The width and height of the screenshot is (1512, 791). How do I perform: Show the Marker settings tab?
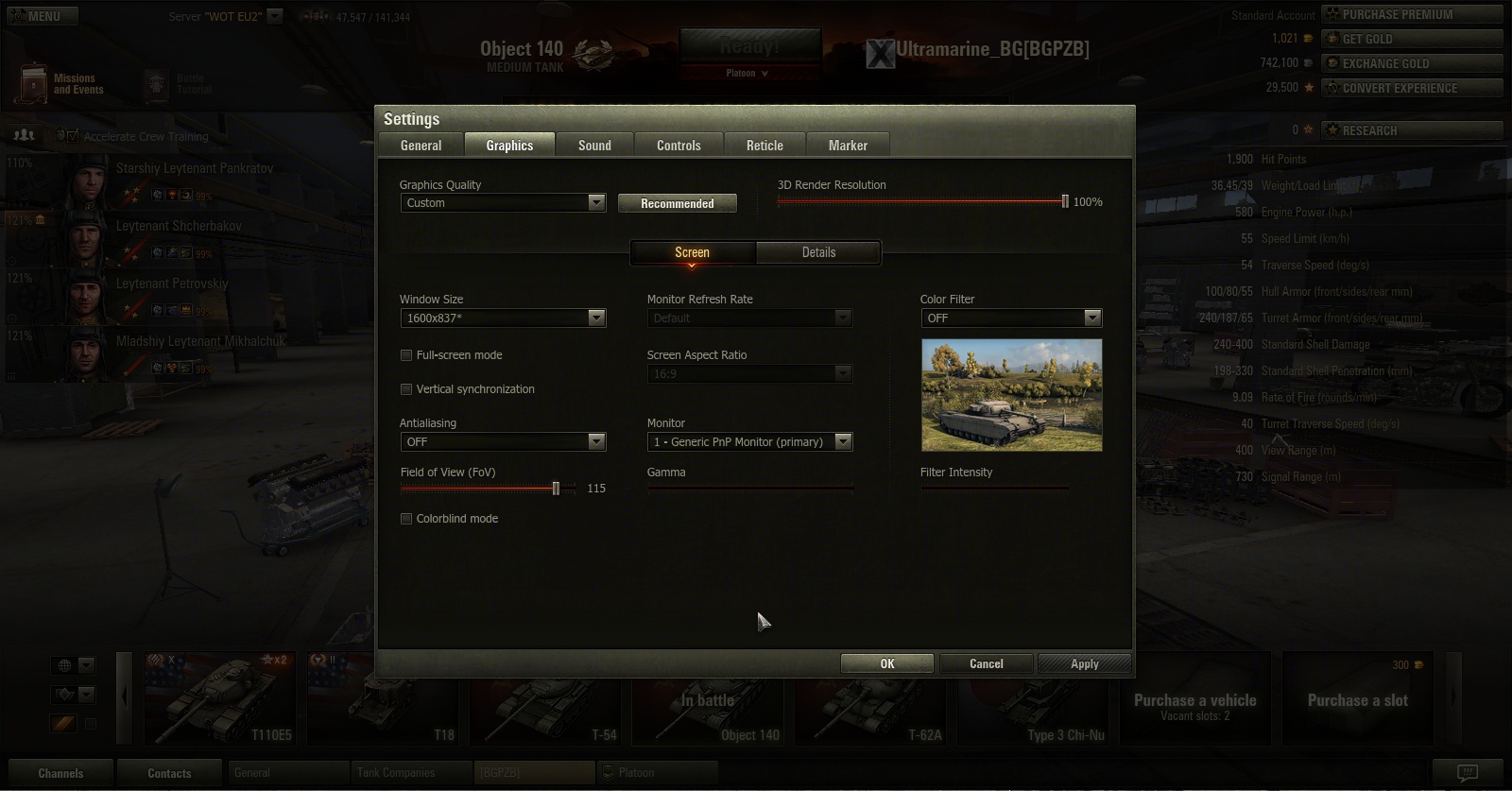pos(848,146)
